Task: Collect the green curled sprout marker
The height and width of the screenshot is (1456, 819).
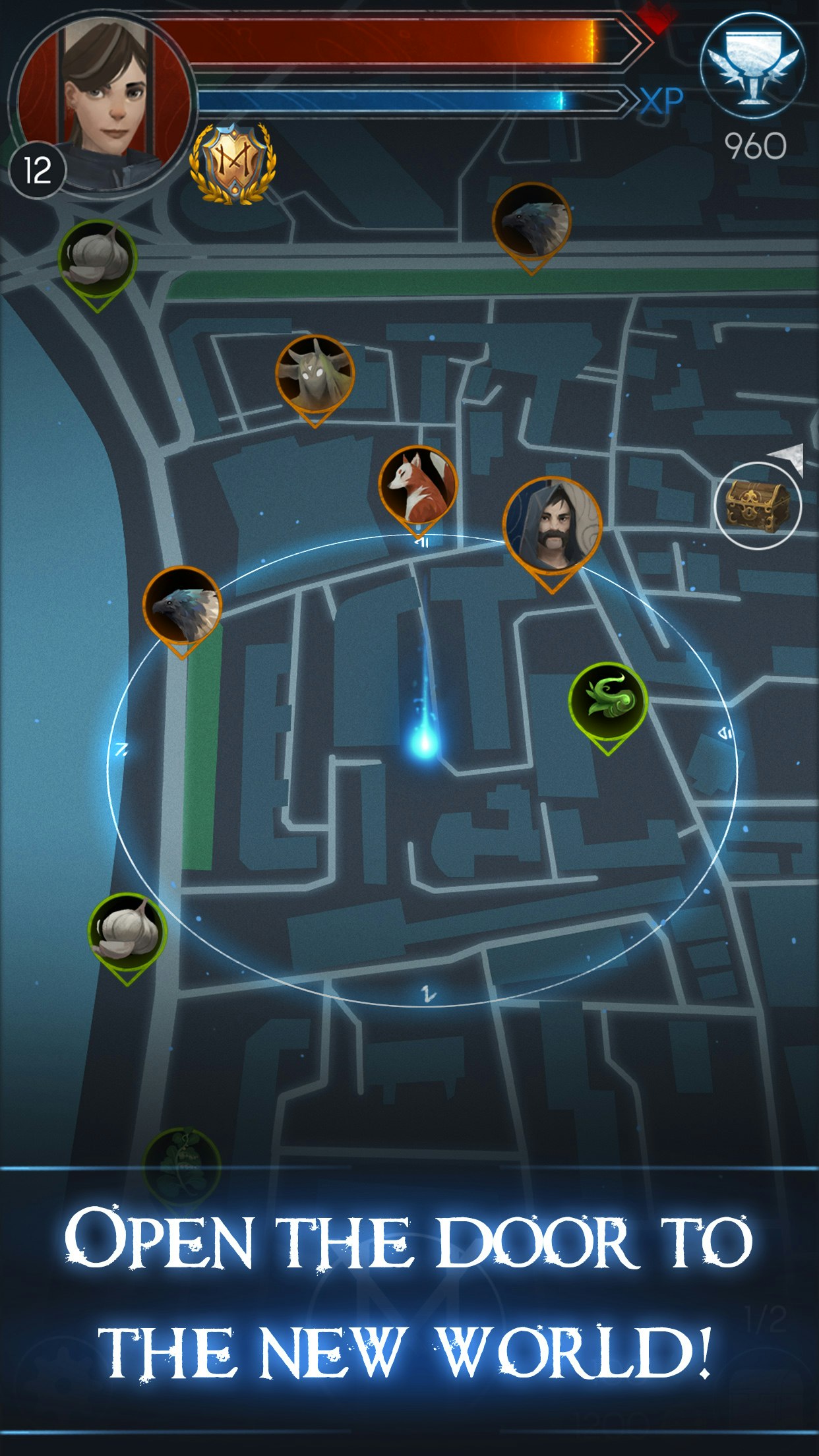Action: pyautogui.click(x=608, y=701)
